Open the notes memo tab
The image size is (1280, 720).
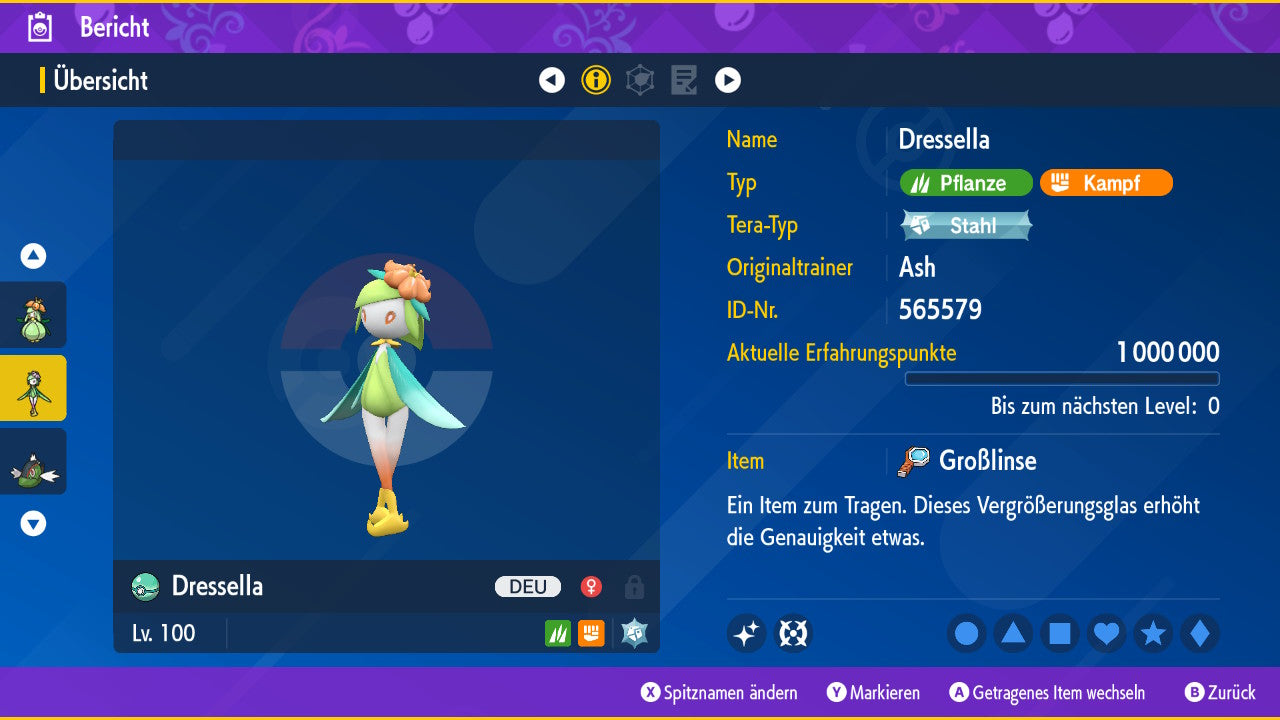(x=684, y=80)
